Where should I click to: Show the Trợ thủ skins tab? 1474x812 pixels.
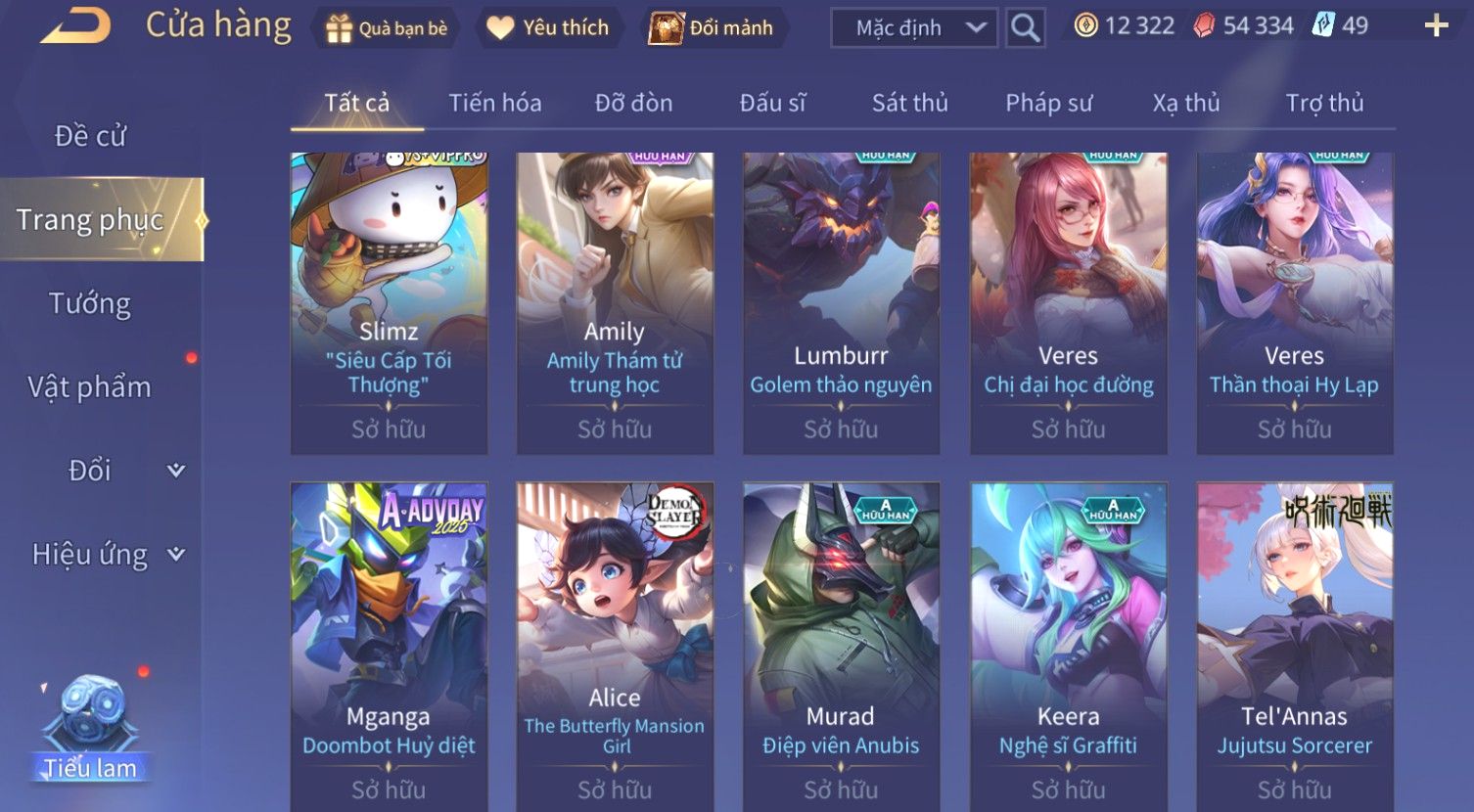click(1324, 103)
